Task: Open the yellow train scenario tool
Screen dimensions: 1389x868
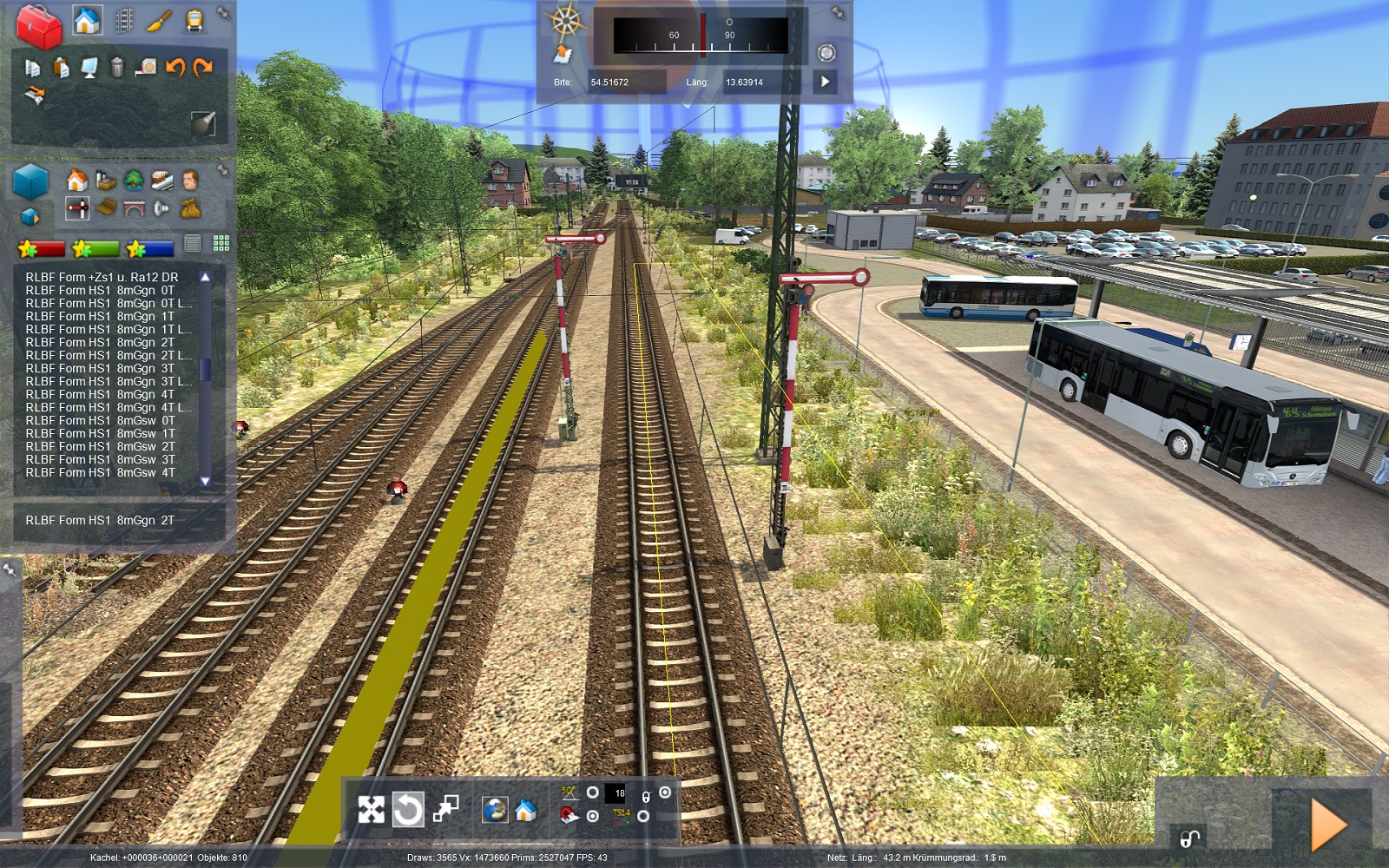Action: point(194,21)
